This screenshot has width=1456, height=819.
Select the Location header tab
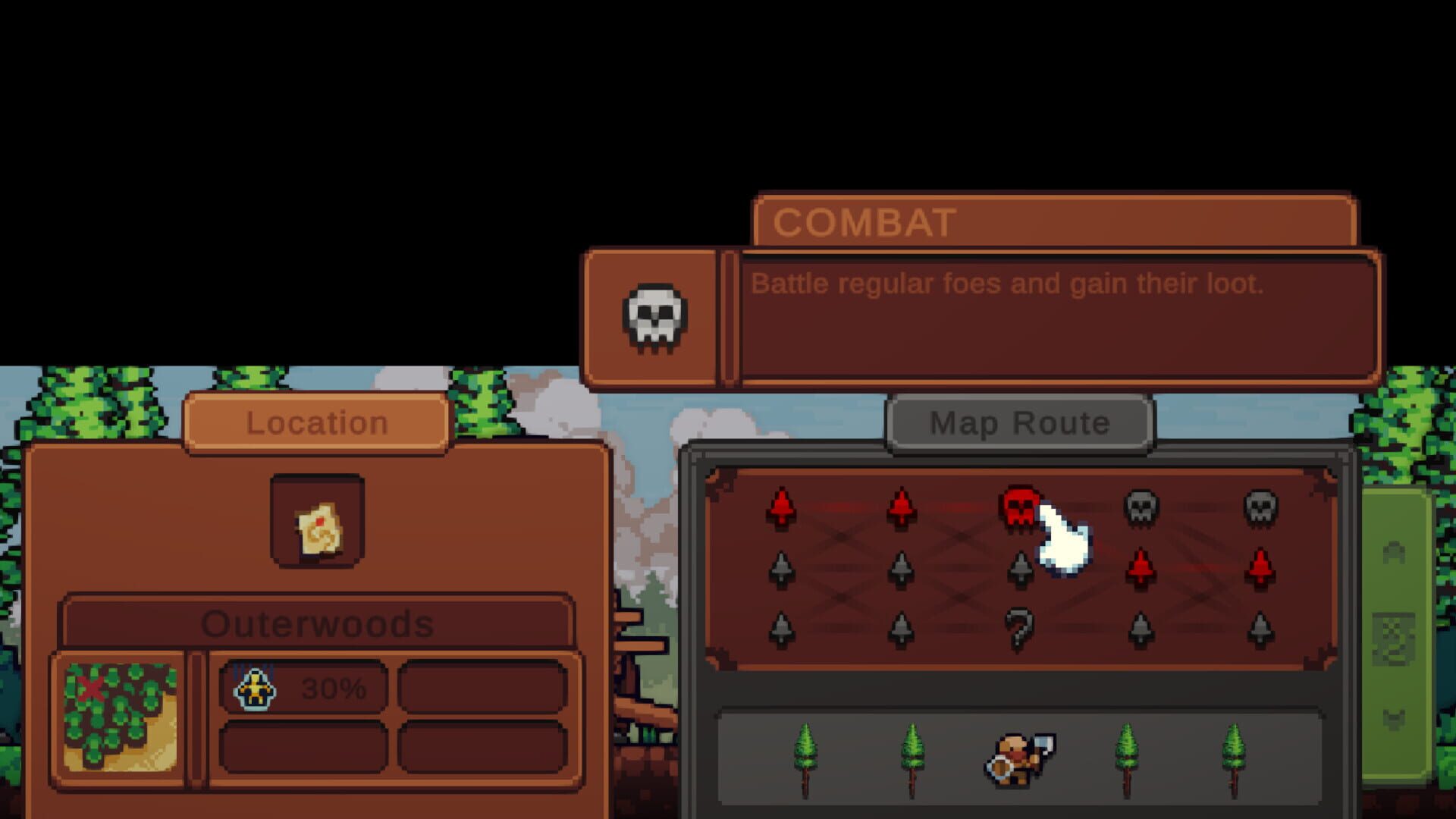pos(317,423)
